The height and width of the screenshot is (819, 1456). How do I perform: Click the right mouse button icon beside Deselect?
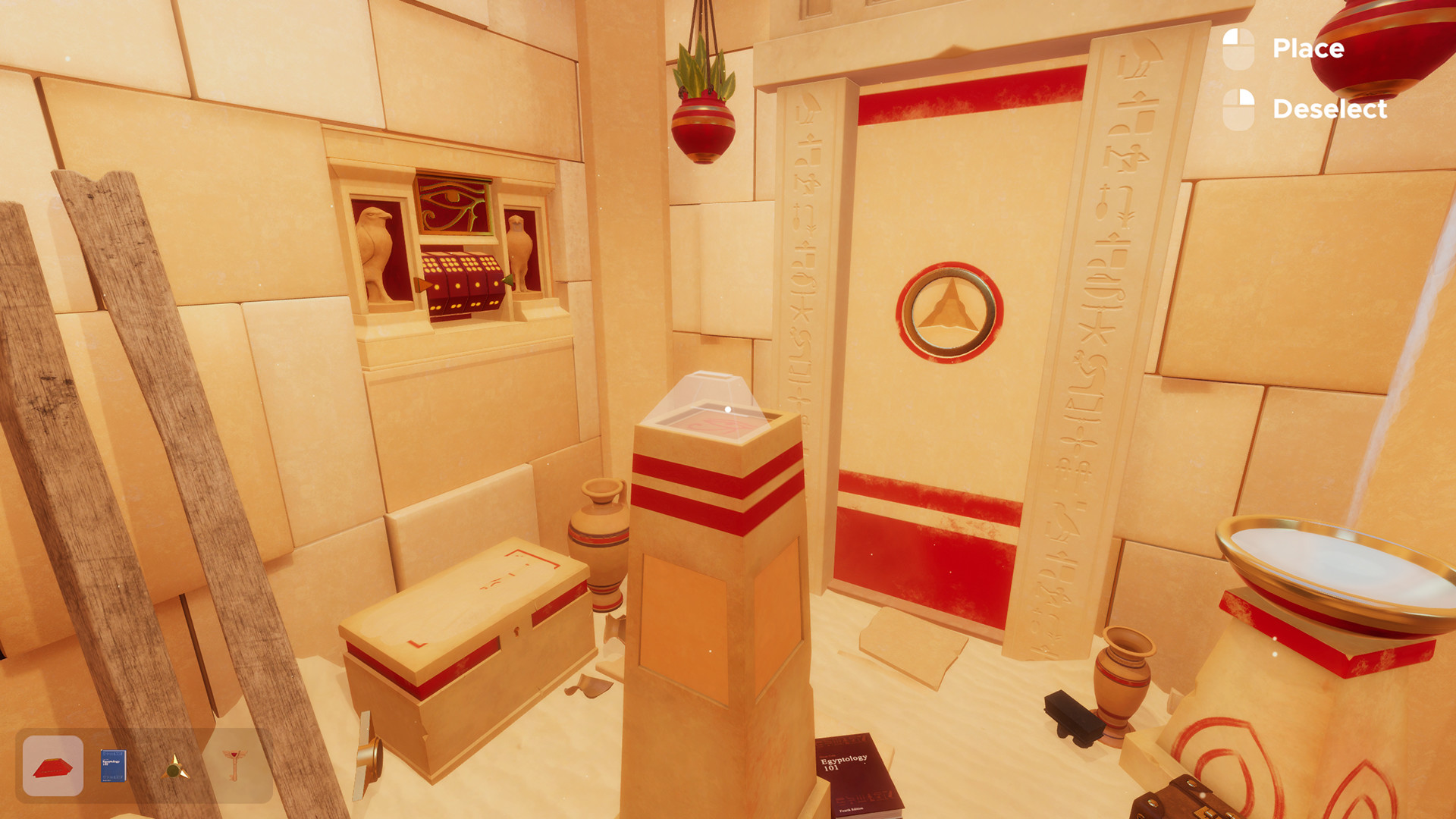(x=1239, y=110)
